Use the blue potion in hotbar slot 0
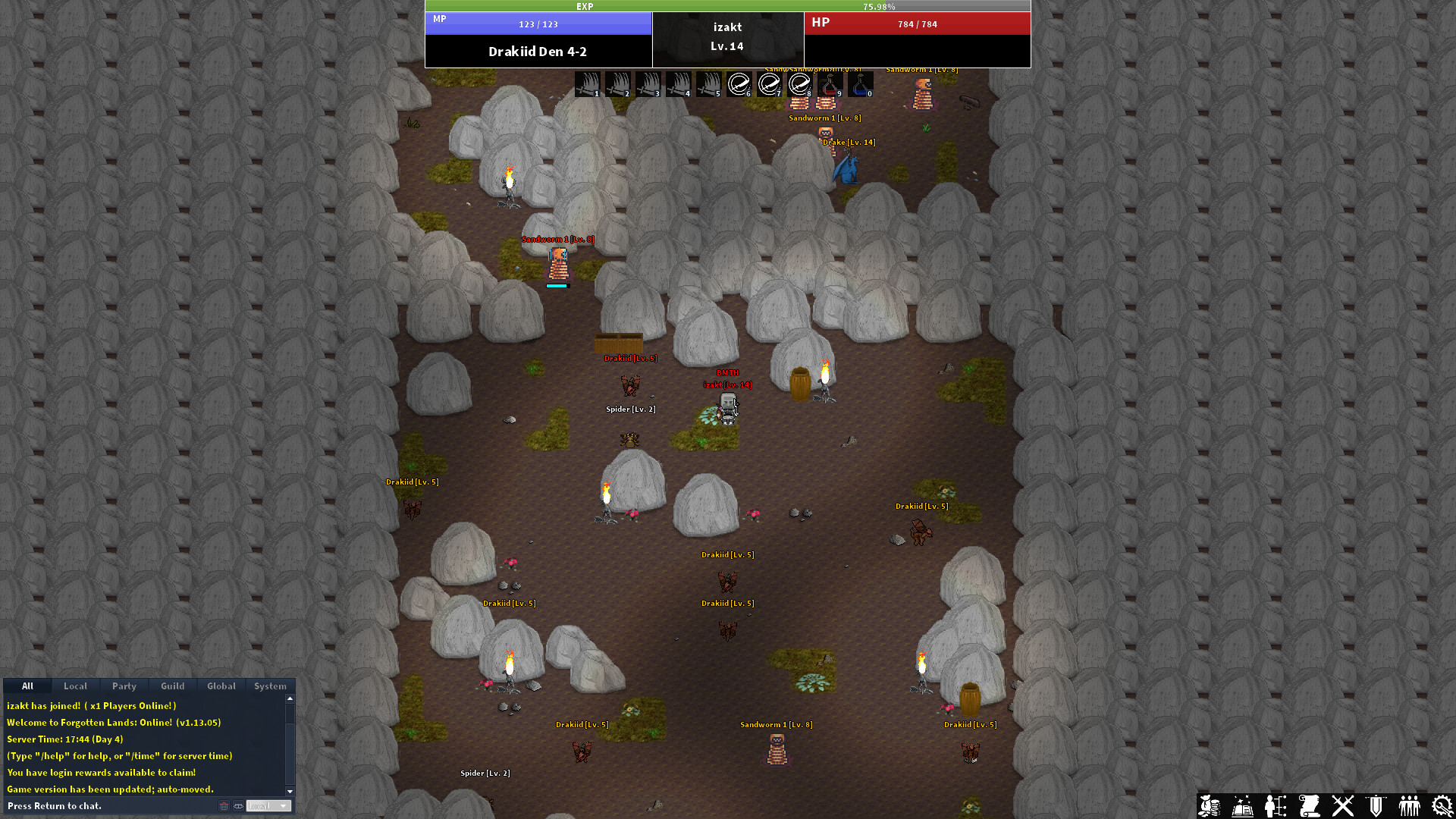This screenshot has width=1456, height=819. pos(861,83)
